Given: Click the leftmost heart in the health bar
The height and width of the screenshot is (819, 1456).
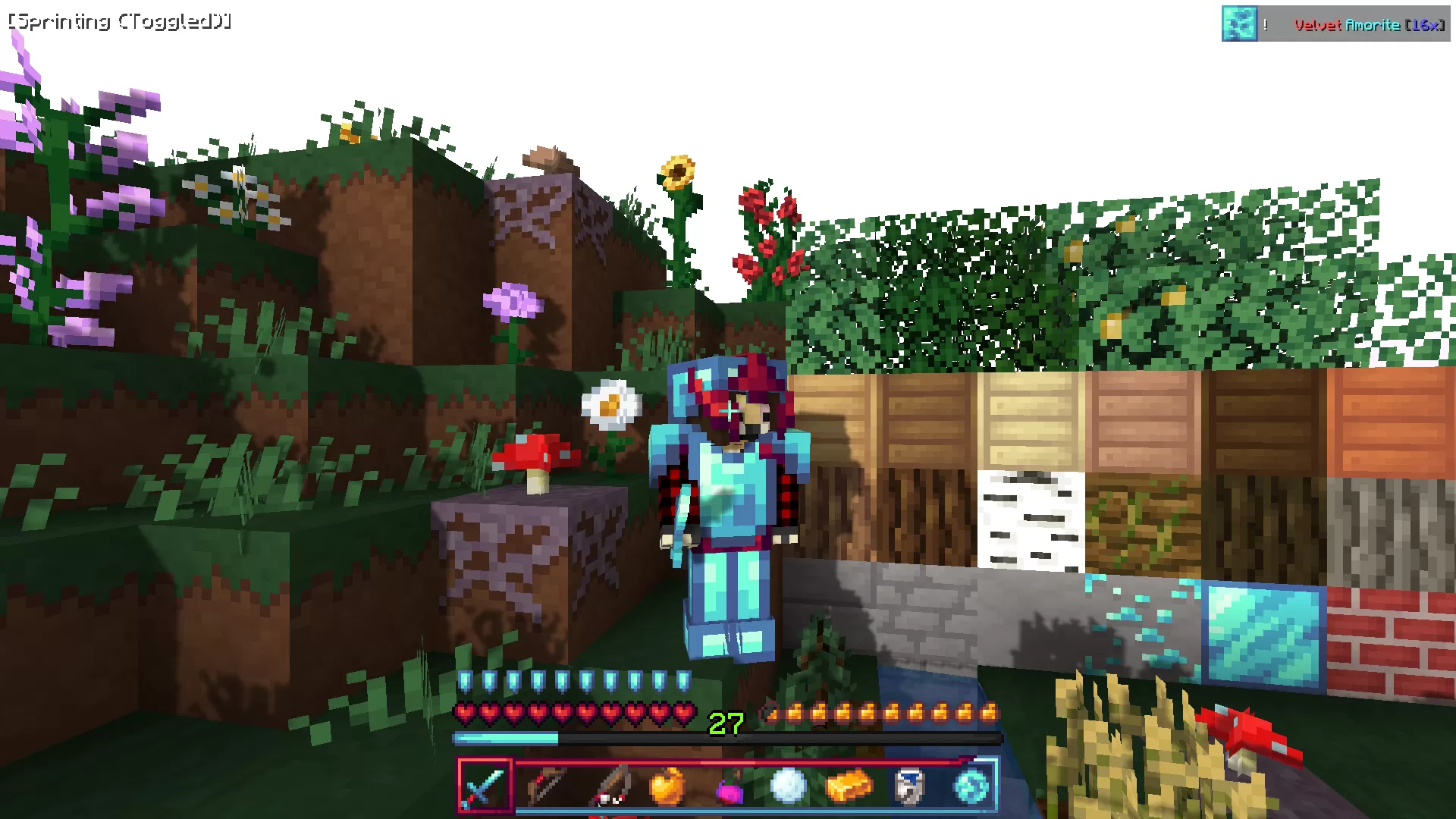Looking at the screenshot, I should pos(464,714).
